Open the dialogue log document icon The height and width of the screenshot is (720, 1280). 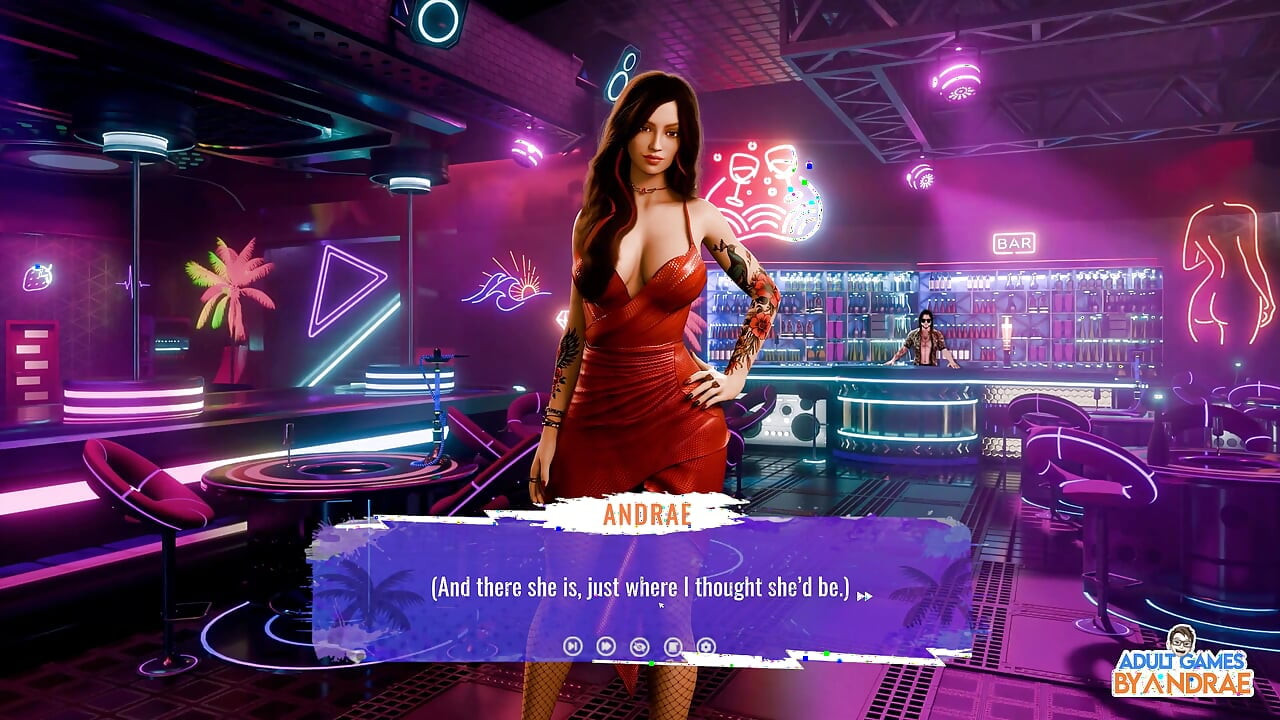pyautogui.click(x=673, y=646)
